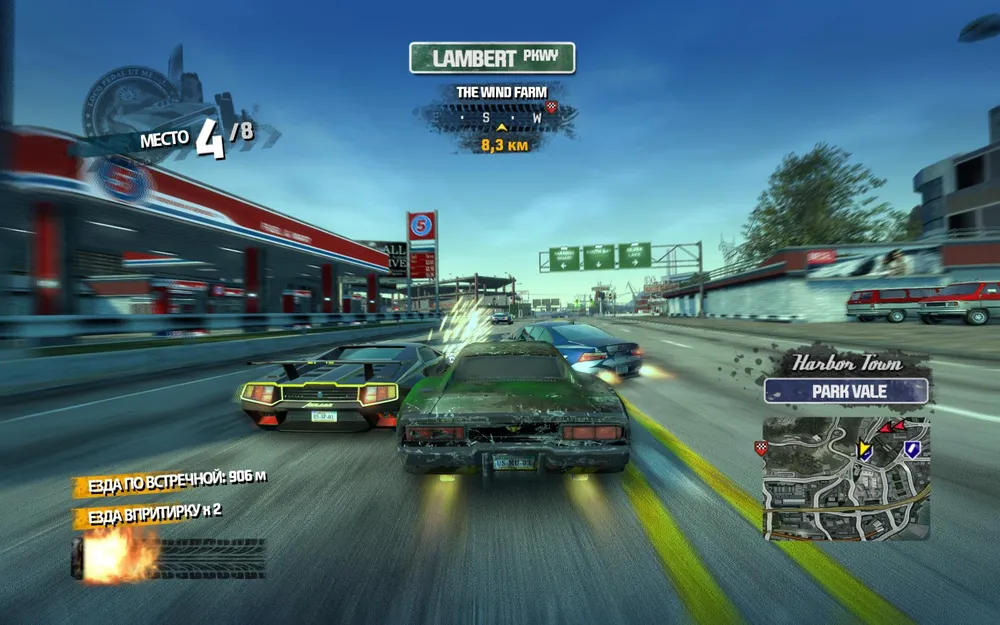Select the checkered finish flag on minimap
The height and width of the screenshot is (625, 1000).
pyautogui.click(x=761, y=448)
